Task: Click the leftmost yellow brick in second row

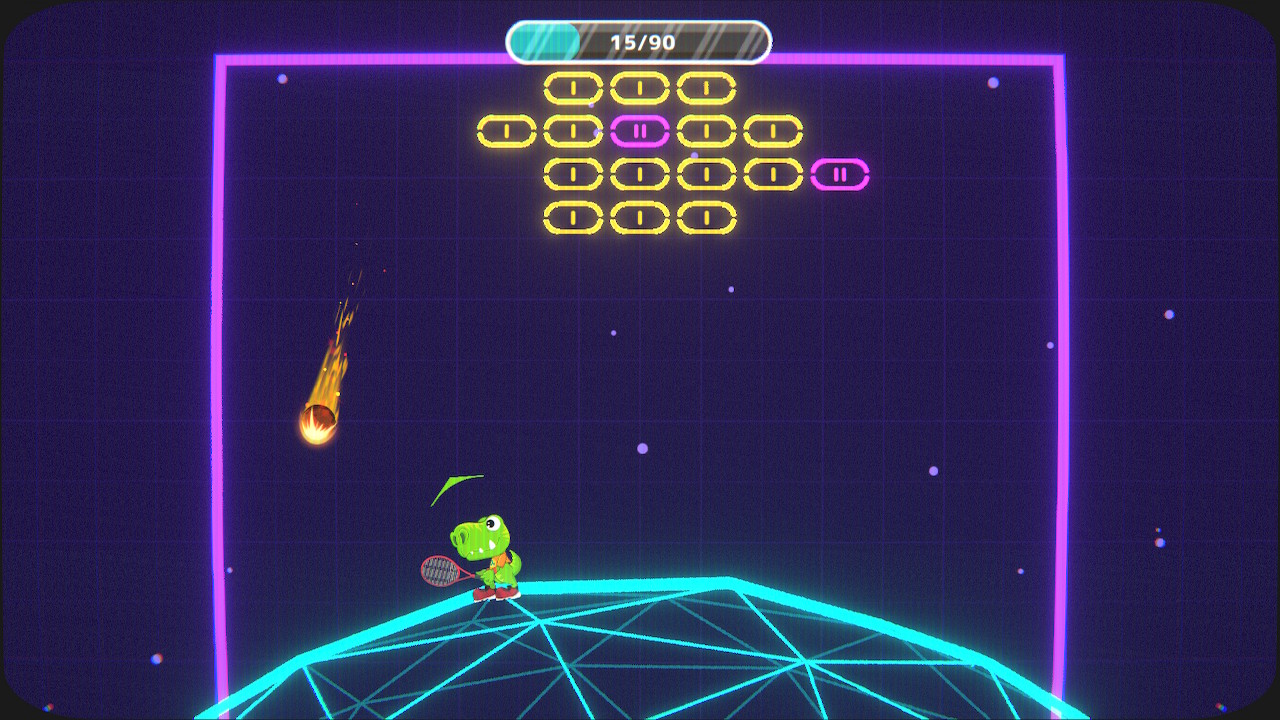Action: [508, 128]
